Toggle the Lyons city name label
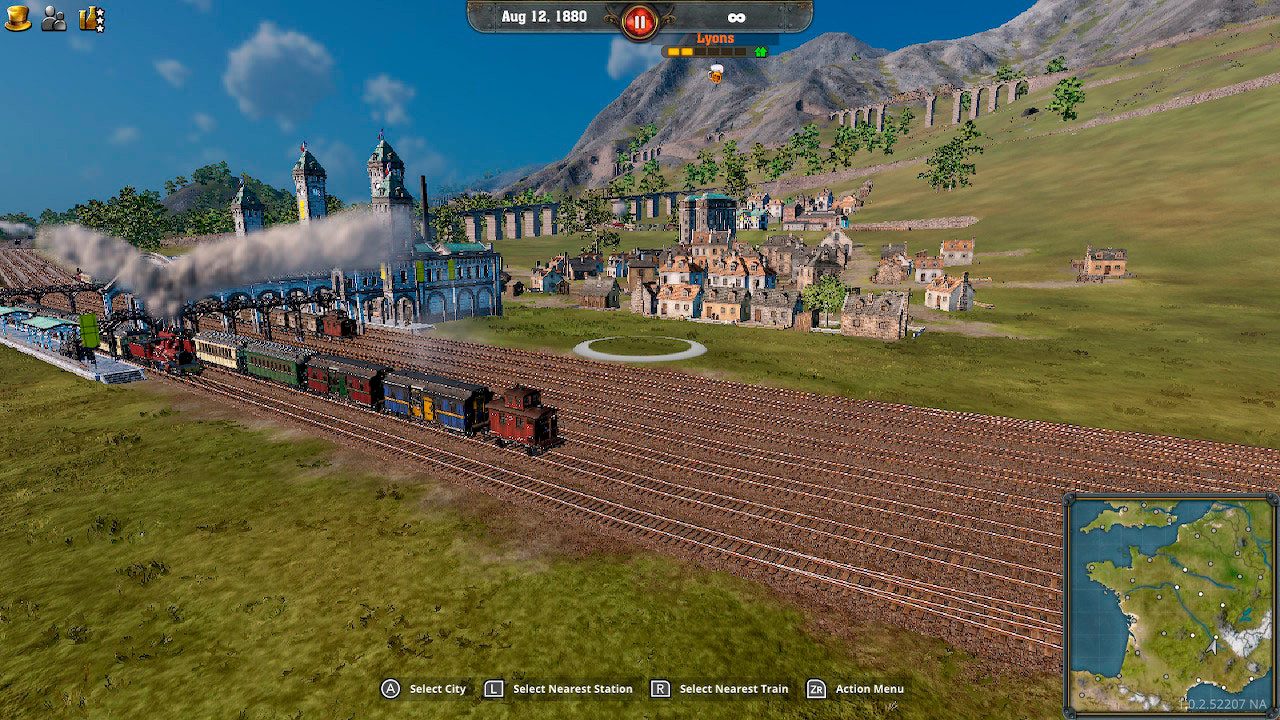Viewport: 1280px width, 720px height. coord(715,37)
